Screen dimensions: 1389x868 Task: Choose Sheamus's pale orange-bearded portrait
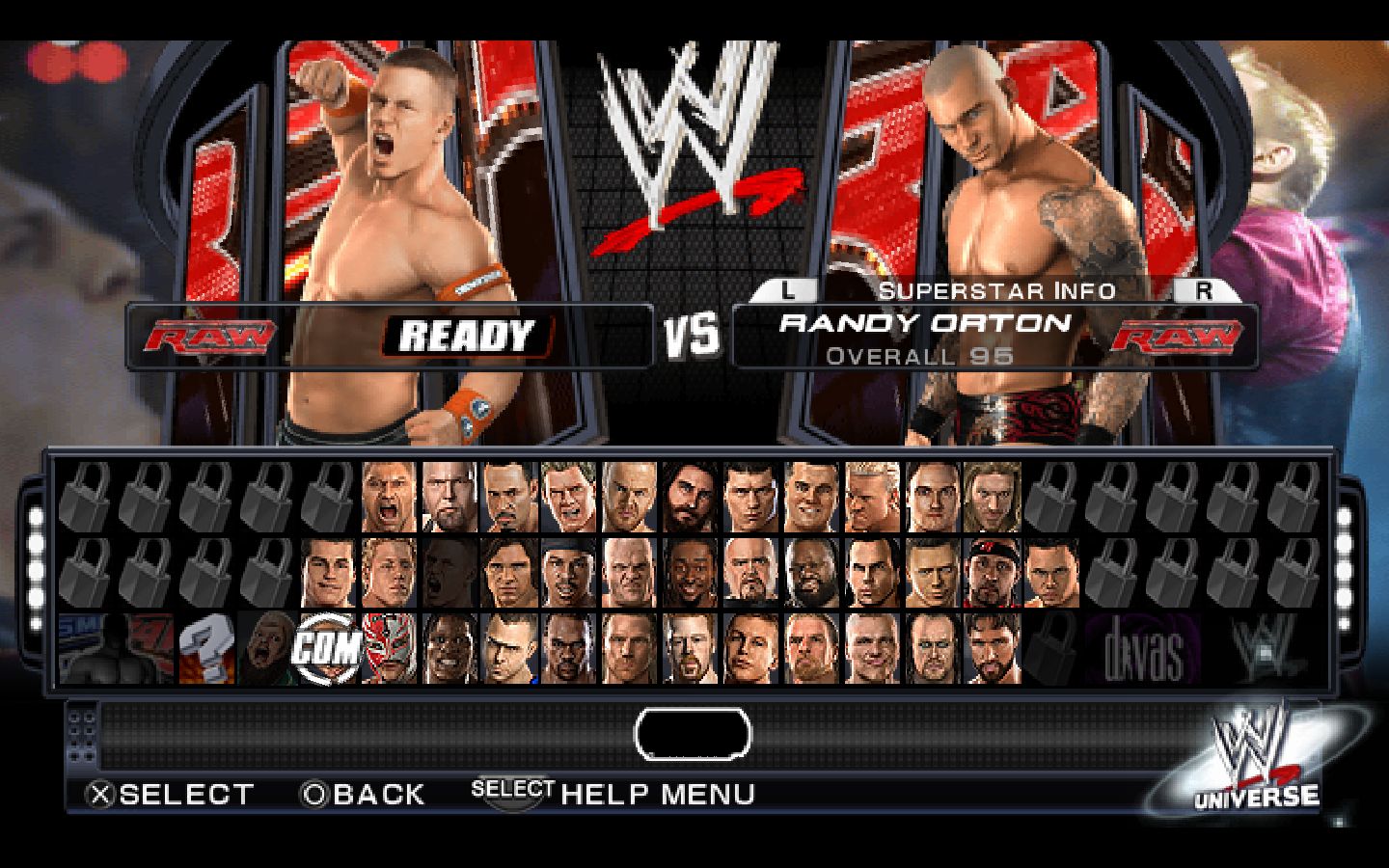(x=689, y=648)
